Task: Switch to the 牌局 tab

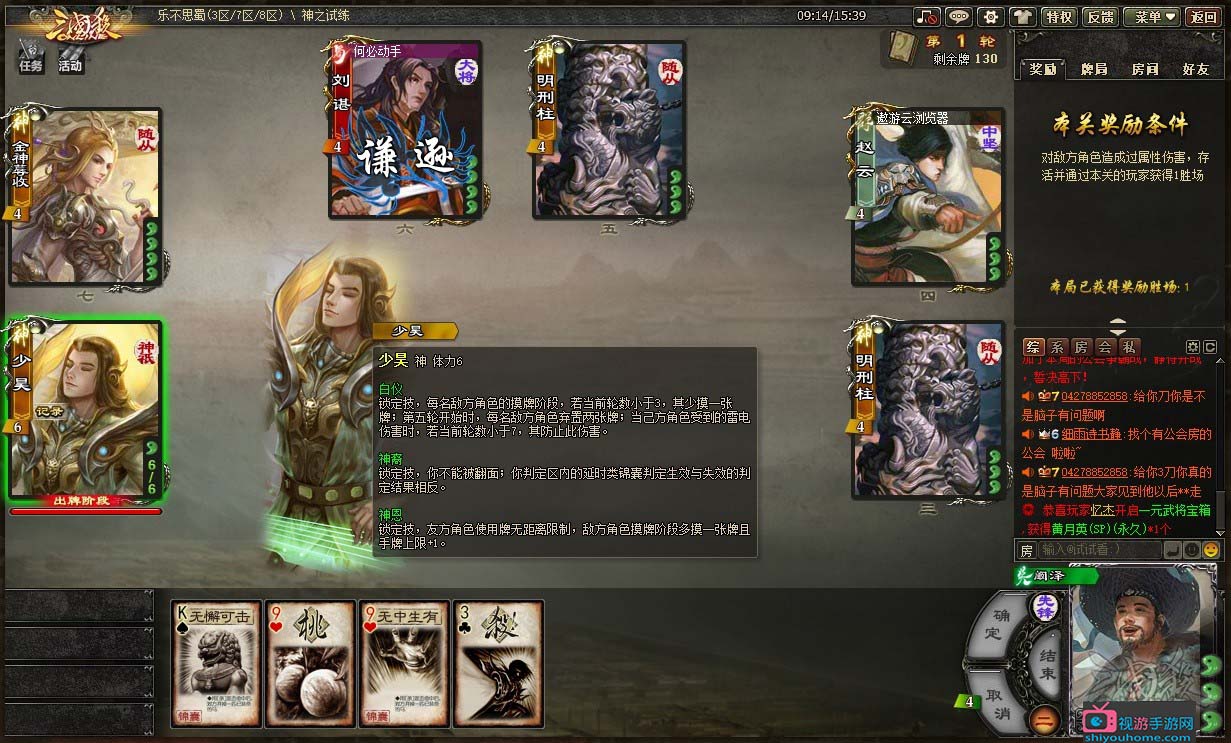Action: pyautogui.click(x=1094, y=69)
